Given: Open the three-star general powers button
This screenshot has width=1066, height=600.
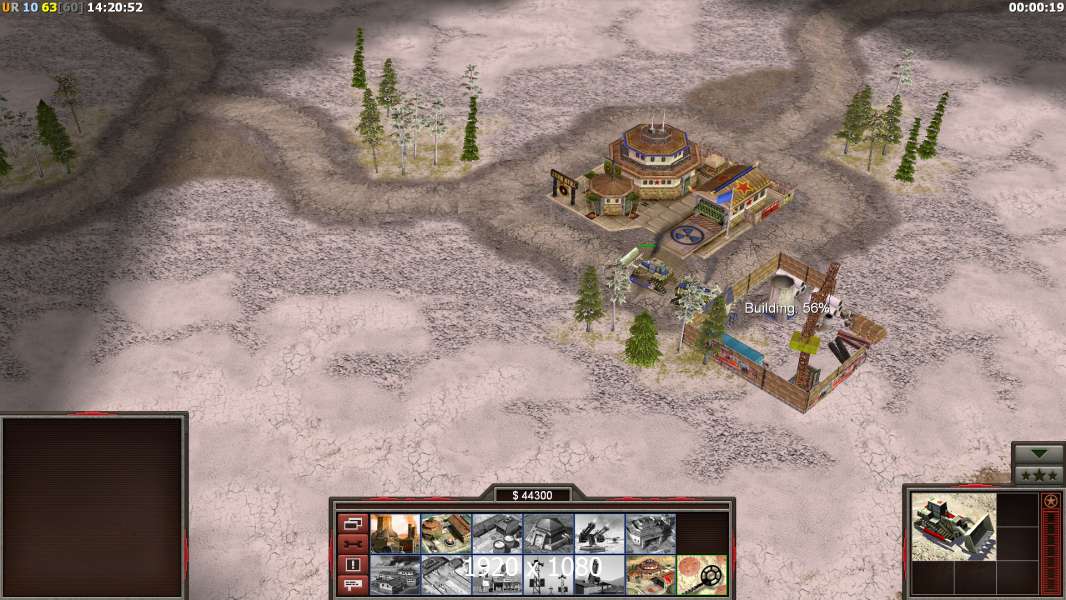Looking at the screenshot, I should coord(1038,475).
